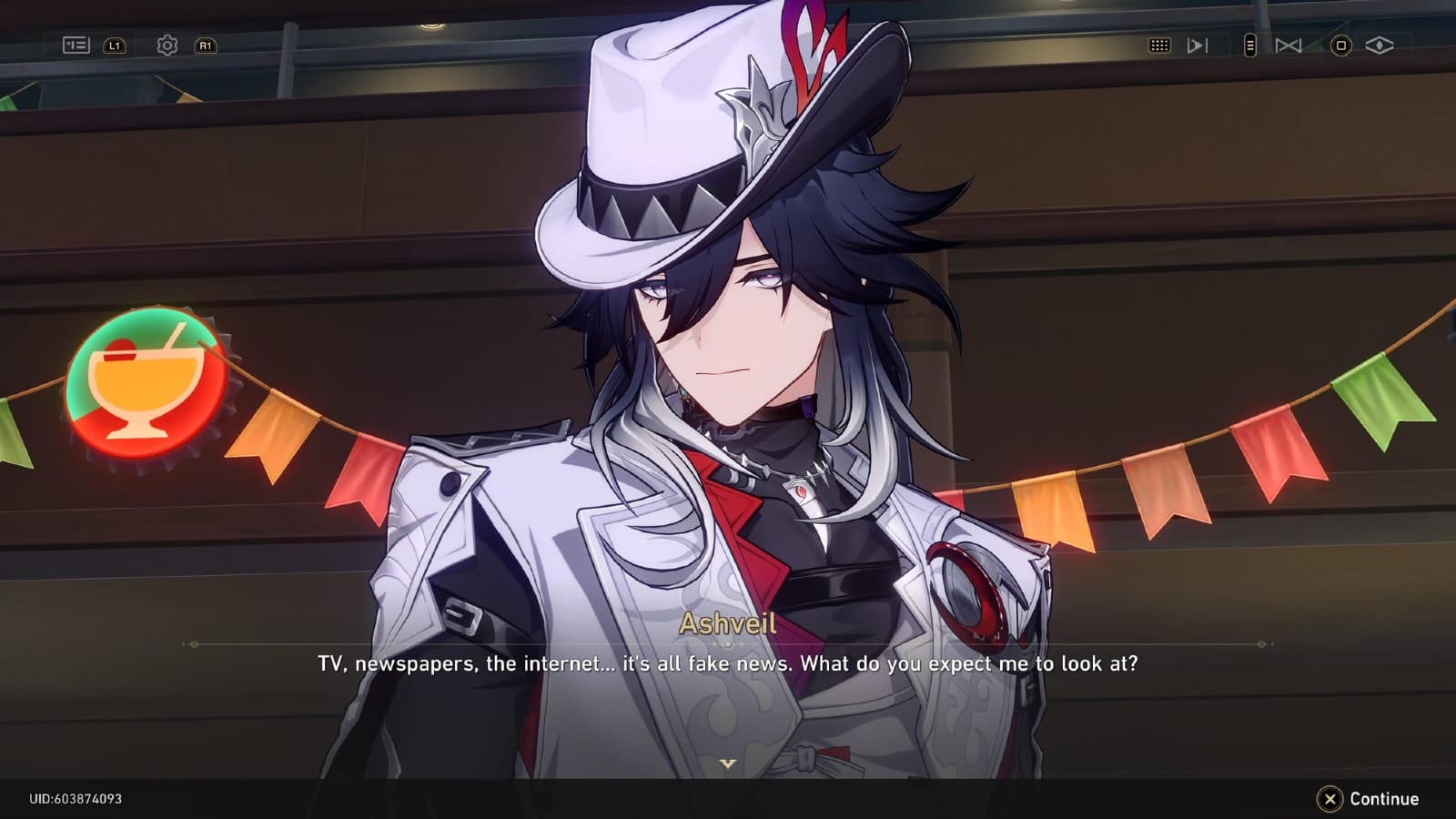Toggle the auto-play dialogue icon
Image resolution: width=1456 pixels, height=819 pixels.
coord(1197,45)
